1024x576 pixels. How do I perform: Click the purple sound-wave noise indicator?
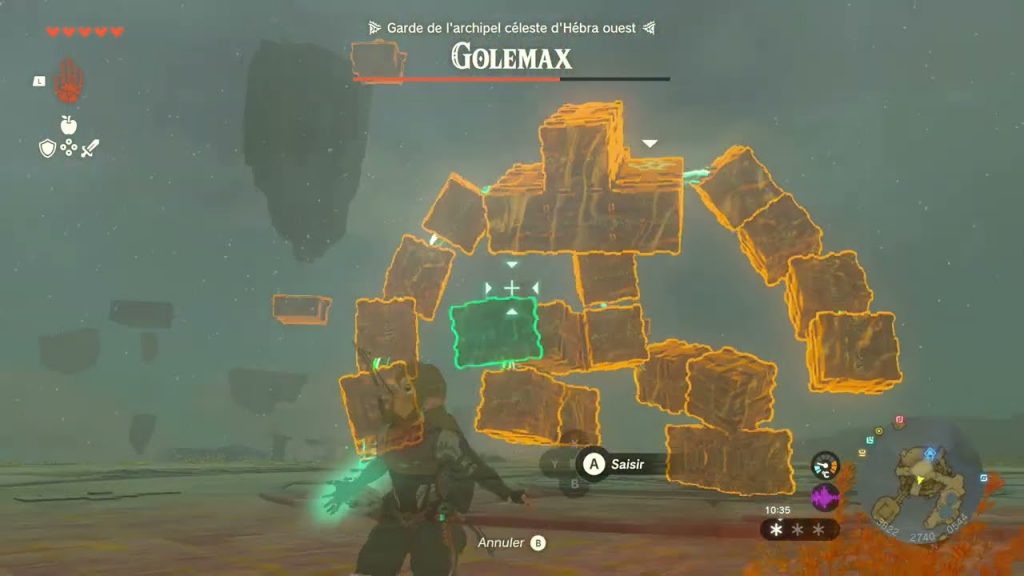click(825, 497)
